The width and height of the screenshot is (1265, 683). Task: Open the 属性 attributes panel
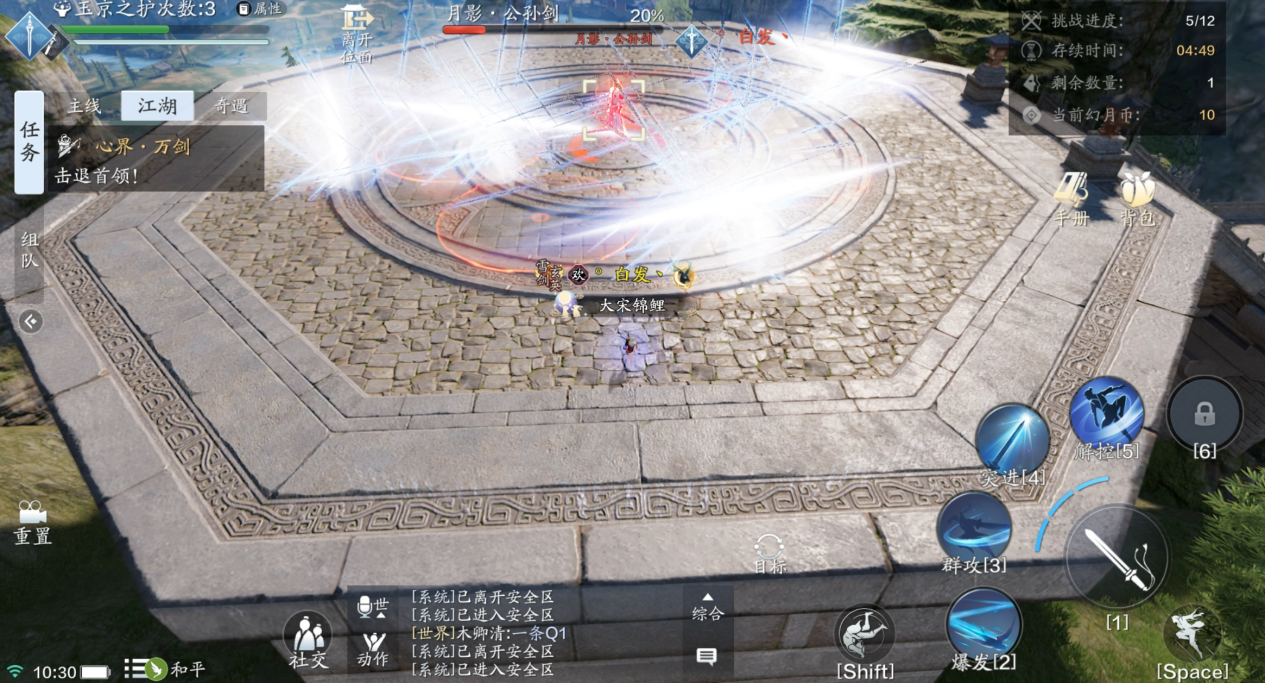tap(260, 9)
